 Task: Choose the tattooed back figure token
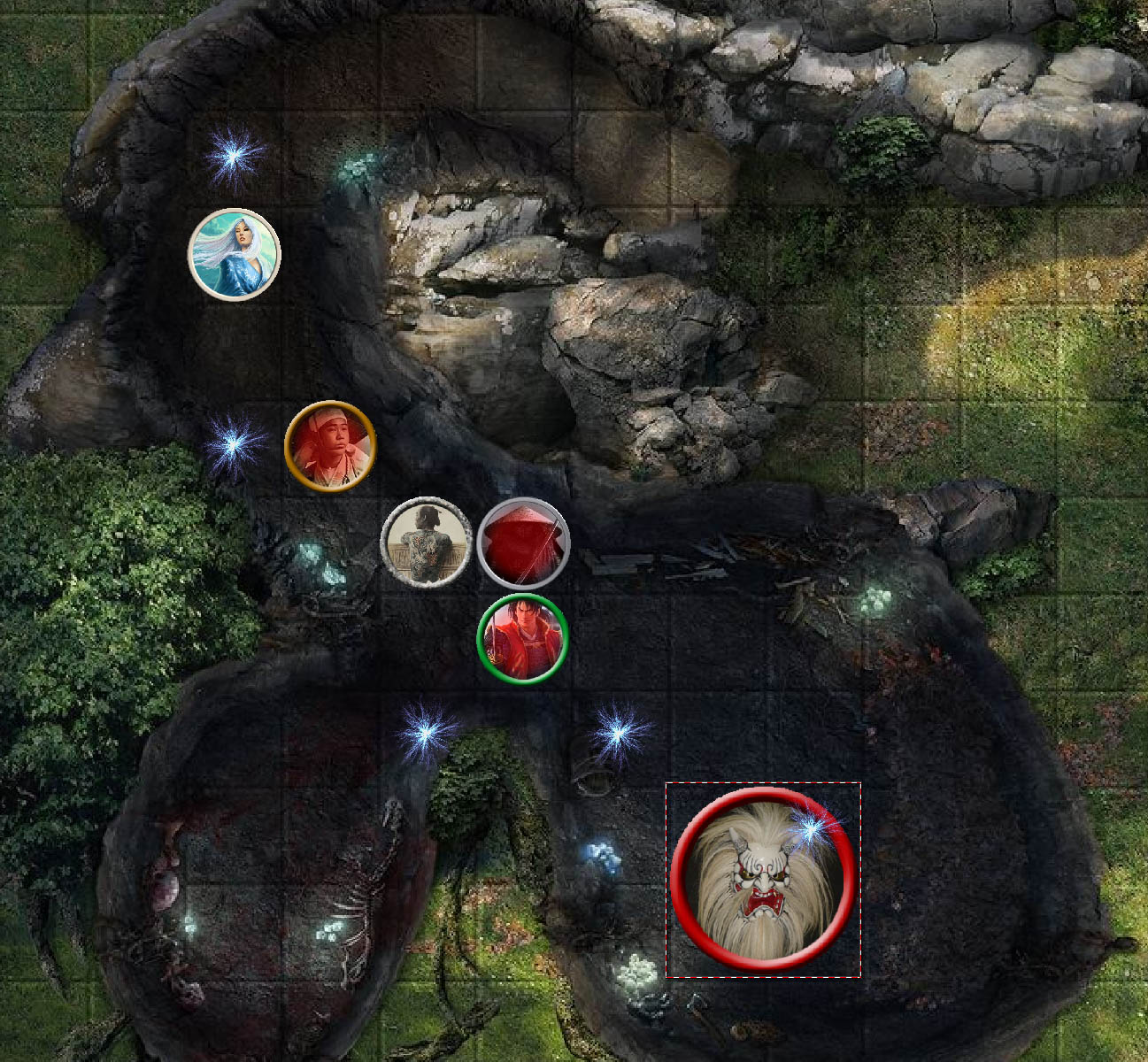426,543
